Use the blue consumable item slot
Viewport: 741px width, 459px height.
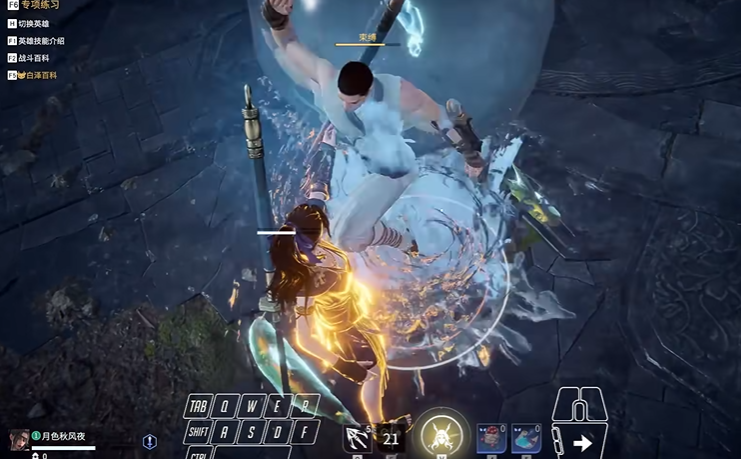(x=526, y=438)
